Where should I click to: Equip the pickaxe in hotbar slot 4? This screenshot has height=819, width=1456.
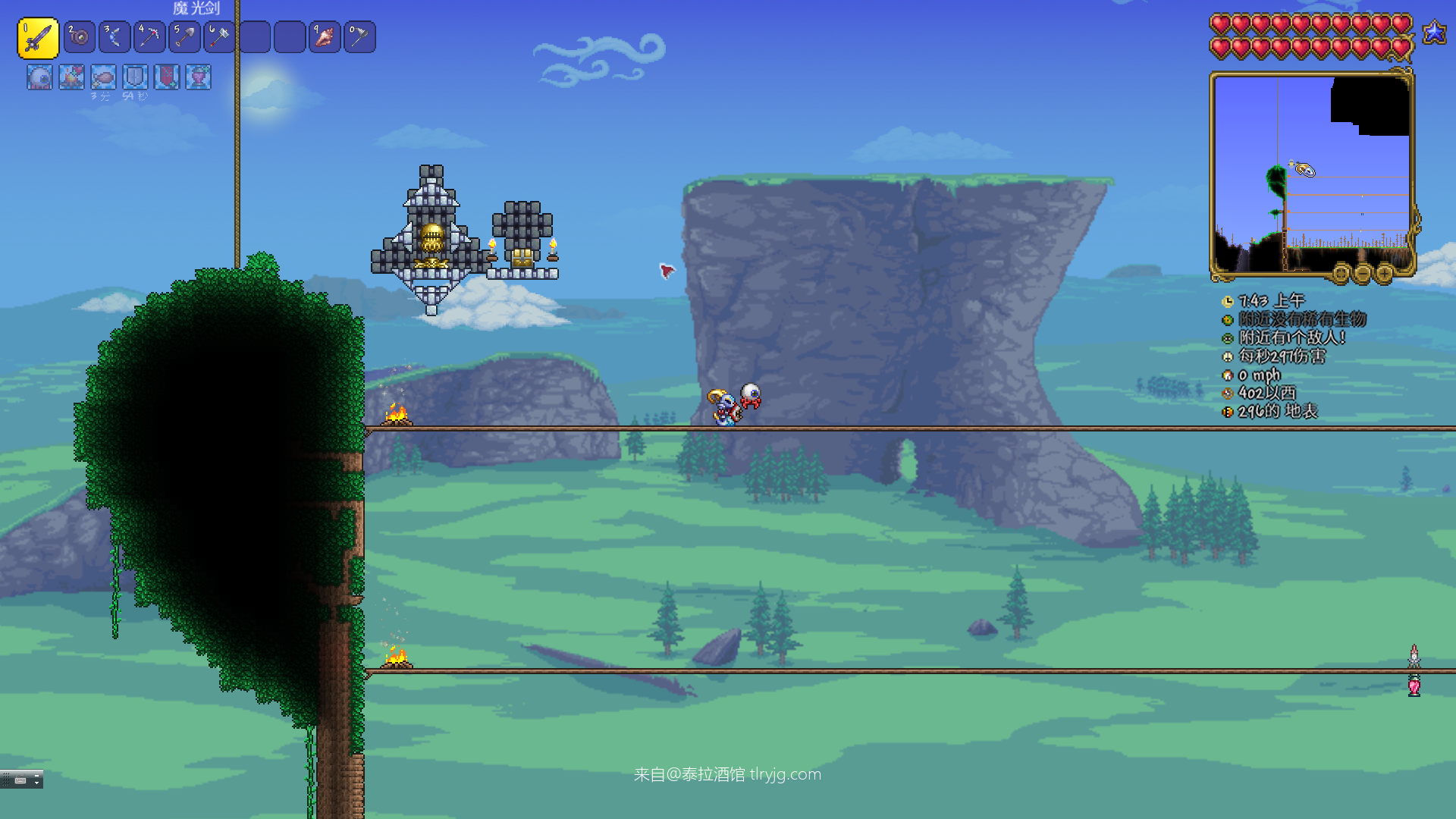pyautogui.click(x=149, y=37)
